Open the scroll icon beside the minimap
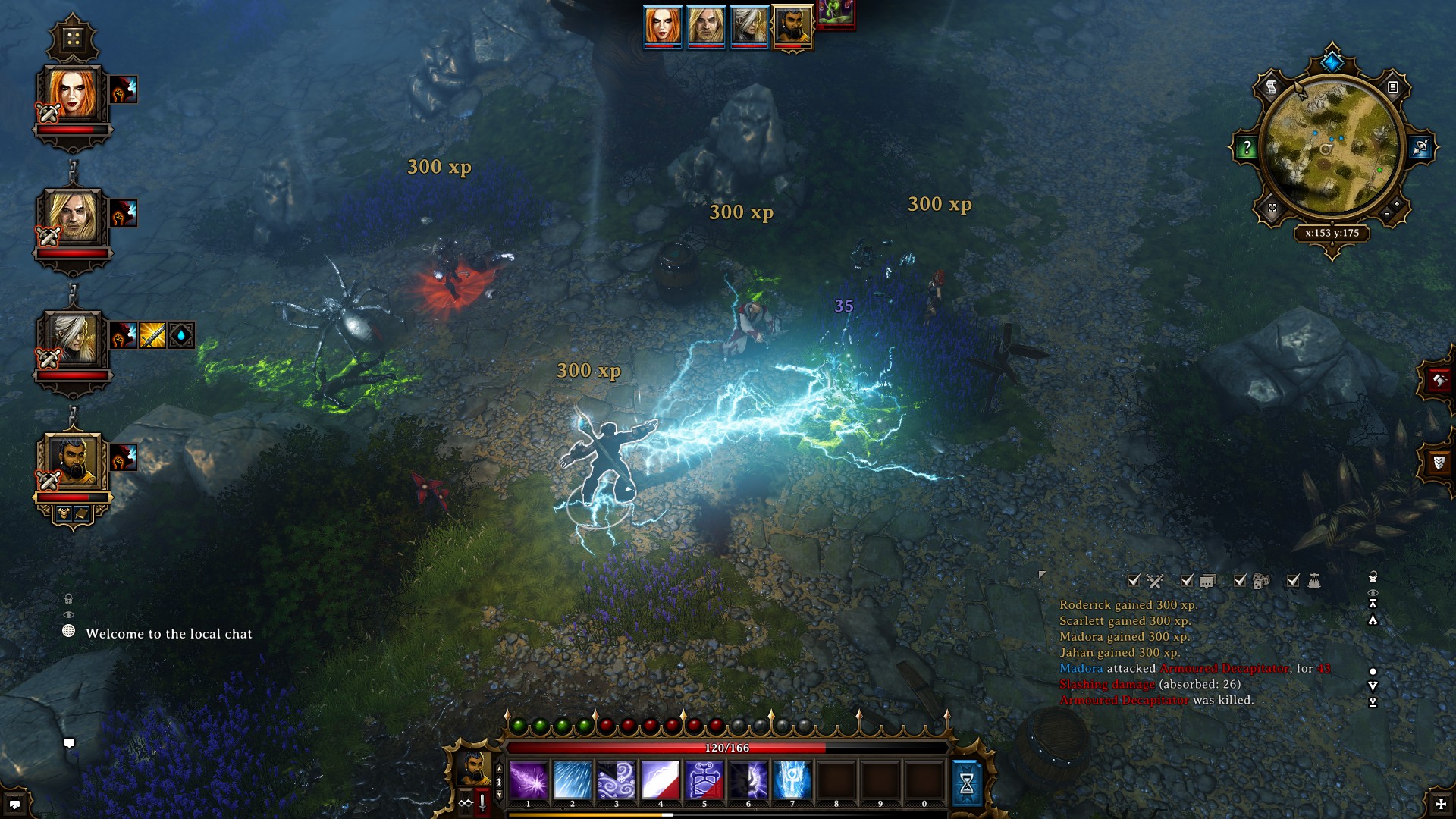The image size is (1456, 819). tap(1272, 88)
